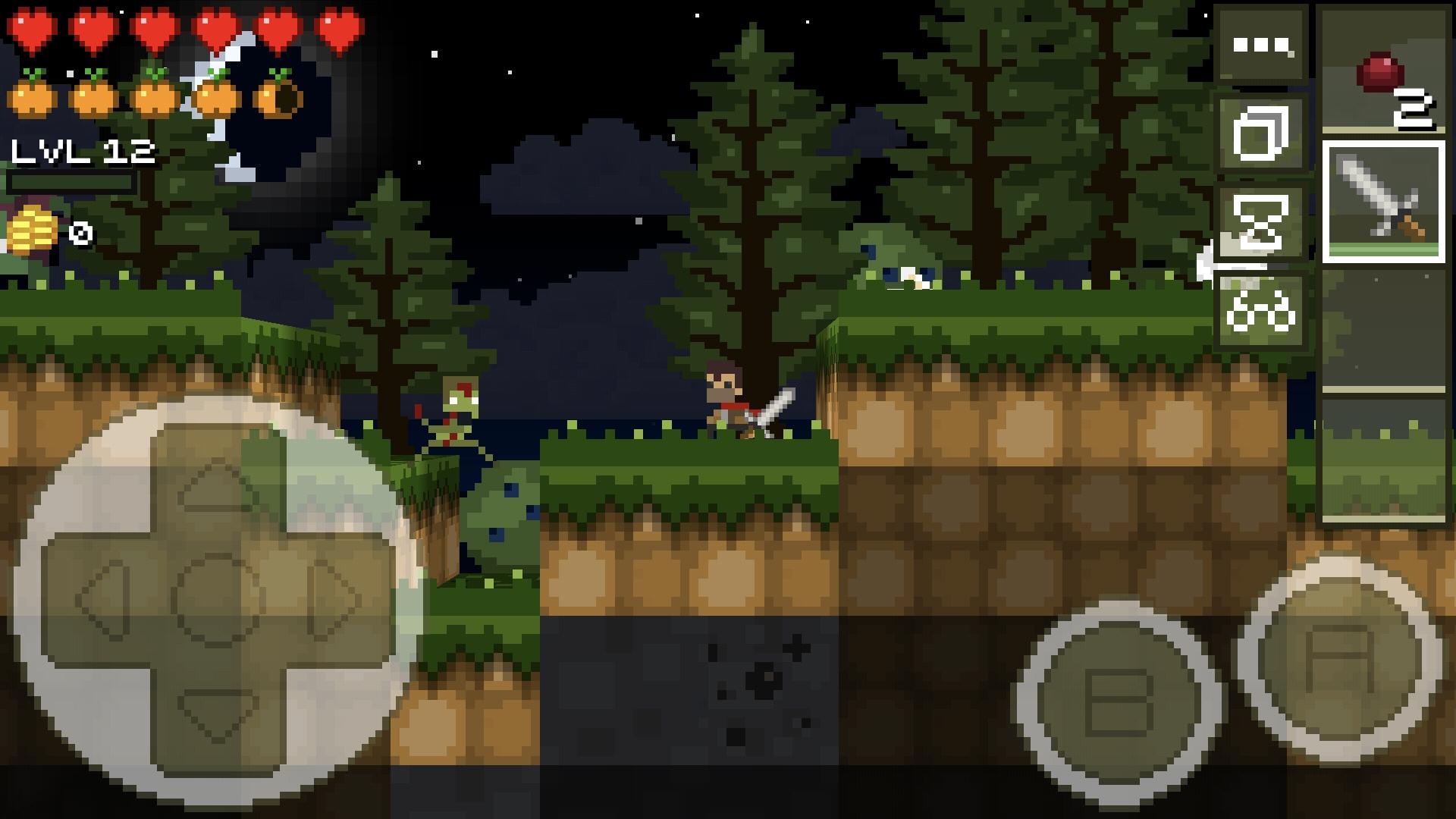Click the green experience progress bar
The image size is (1456, 819).
(72, 184)
